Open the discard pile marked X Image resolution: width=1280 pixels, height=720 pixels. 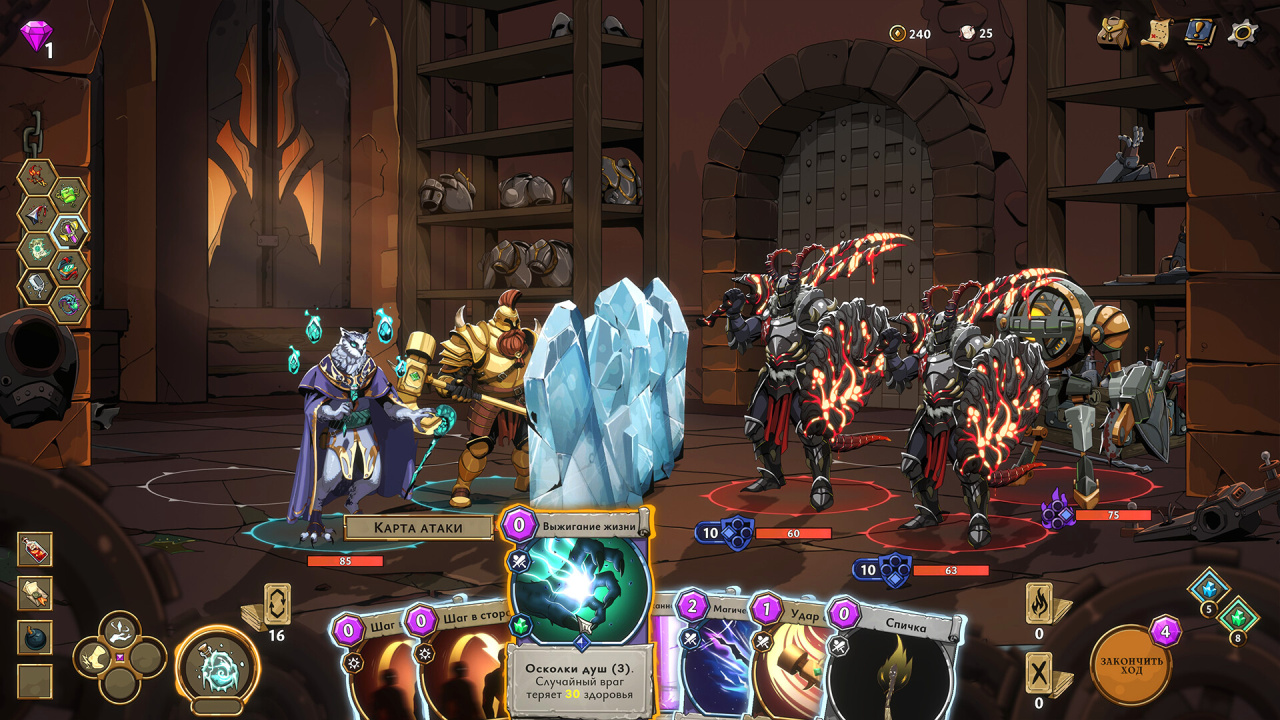click(1039, 672)
